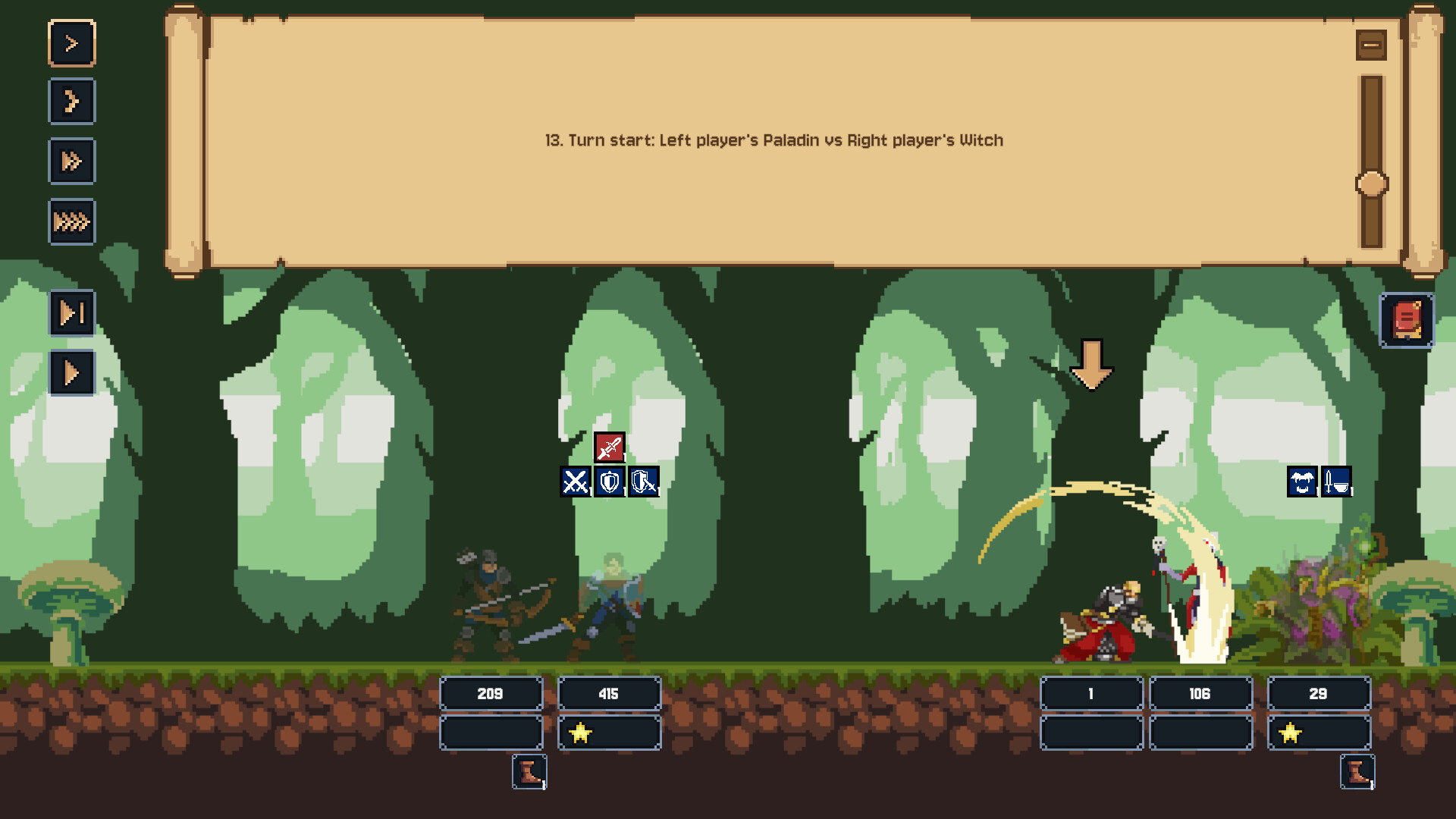Click the double-speed chevron playback icon
The height and width of the screenshot is (819, 1456).
coord(72,102)
